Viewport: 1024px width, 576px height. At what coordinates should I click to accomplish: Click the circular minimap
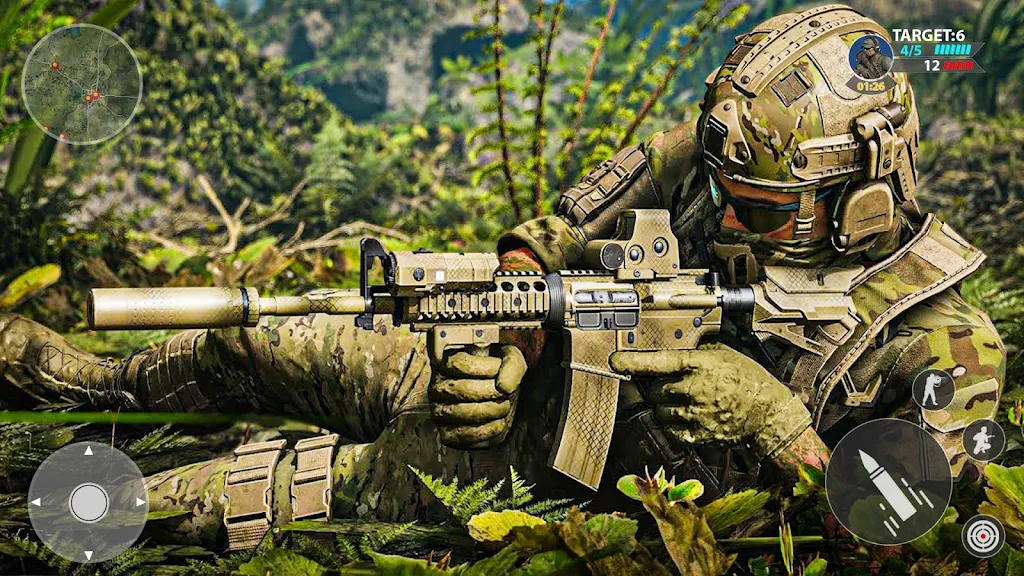[82, 84]
